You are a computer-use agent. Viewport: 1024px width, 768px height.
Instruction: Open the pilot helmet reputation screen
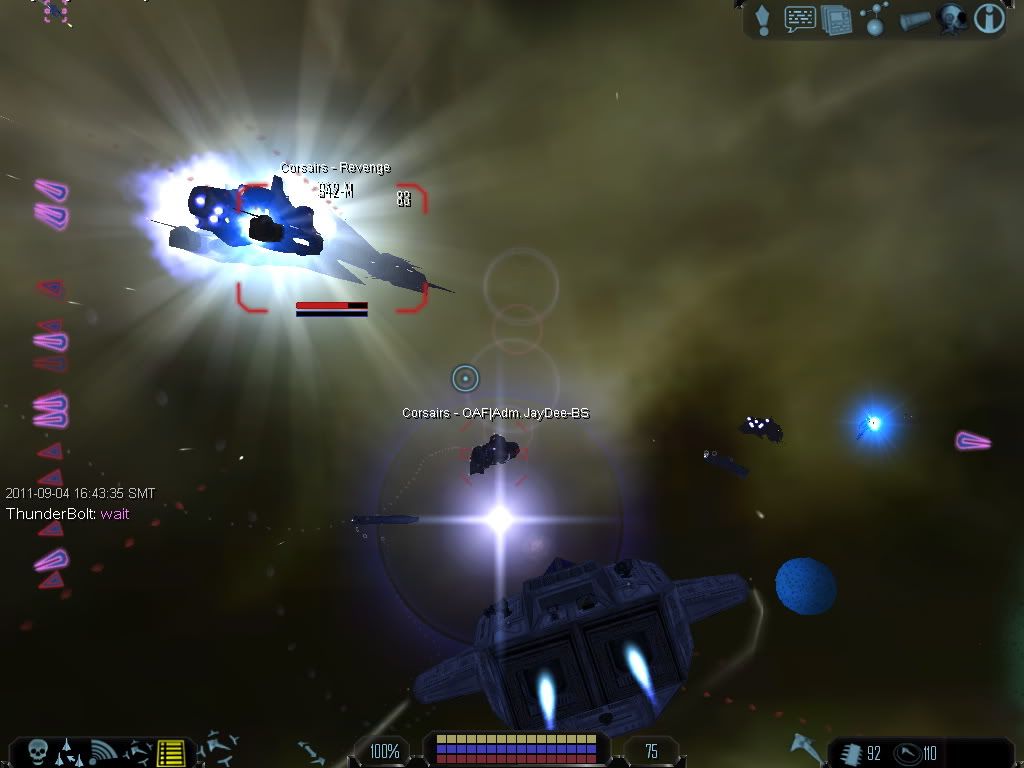click(x=951, y=19)
